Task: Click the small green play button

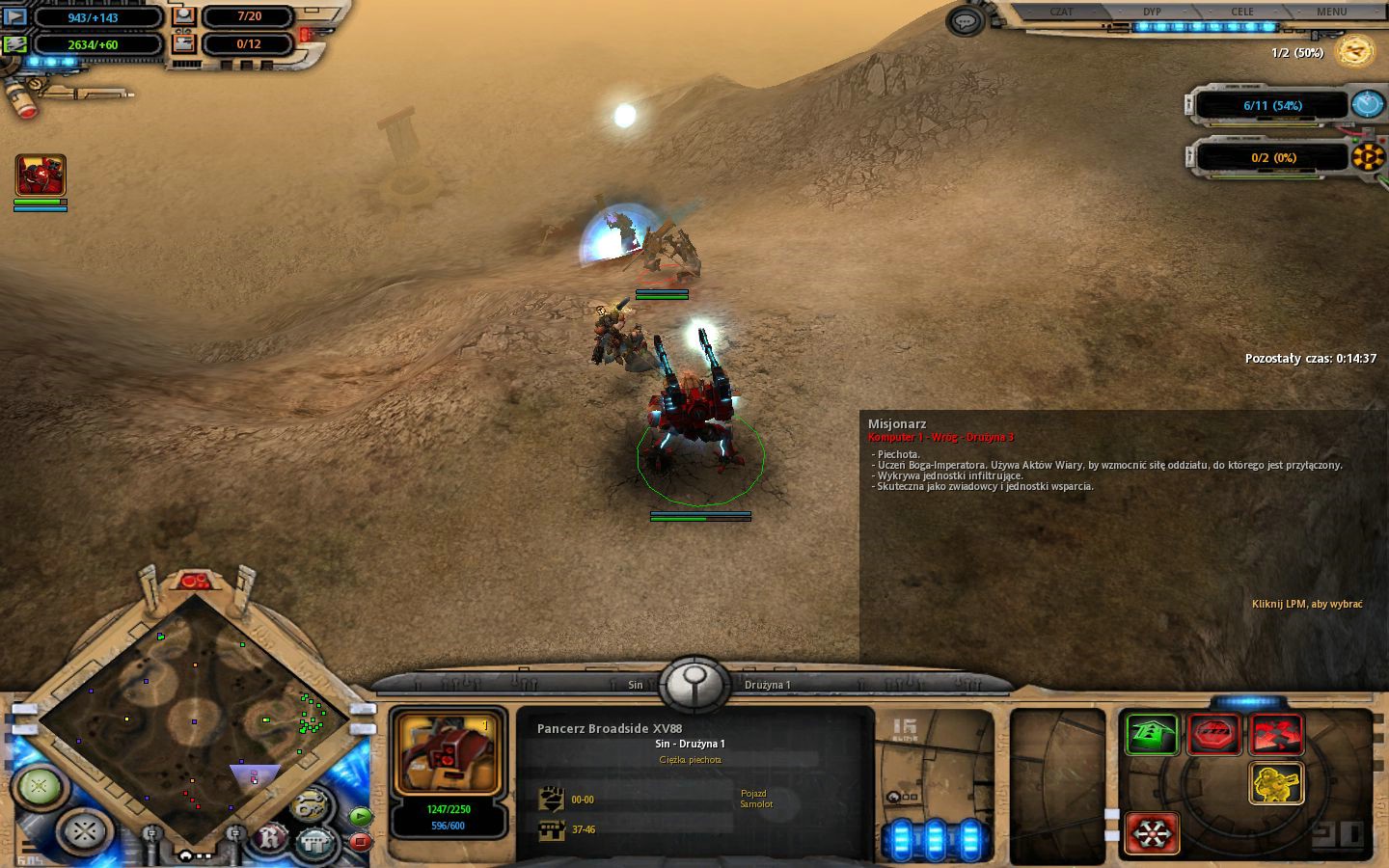Action: point(360,816)
